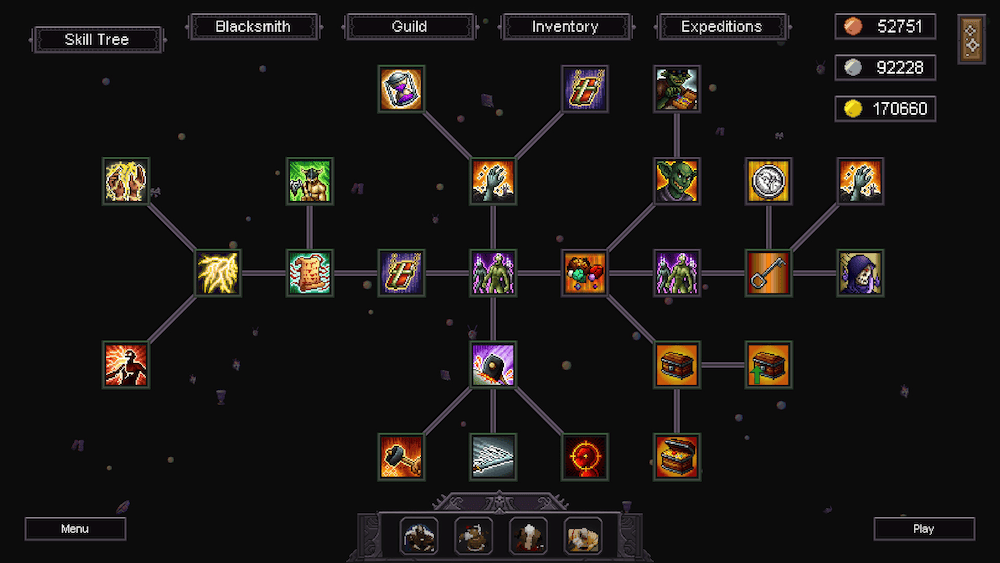Image resolution: width=1000 pixels, height=563 pixels.
Task: Select the silver coin skill node
Action: coord(769,181)
